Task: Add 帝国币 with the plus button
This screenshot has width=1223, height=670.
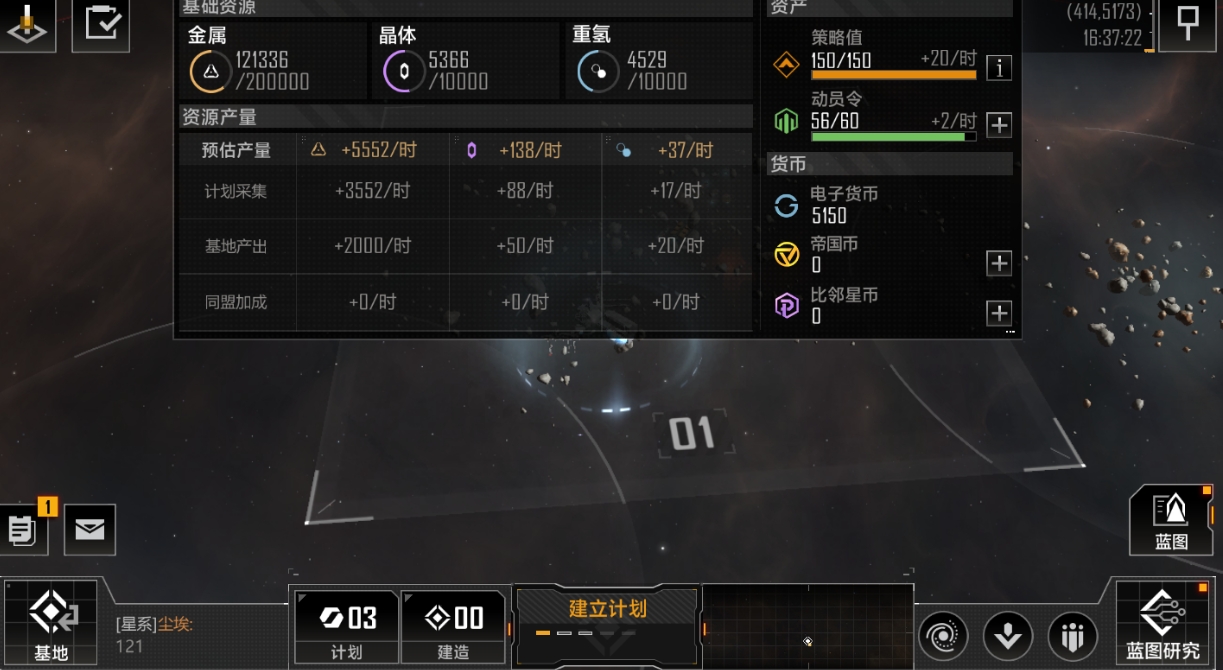Action: point(998,263)
